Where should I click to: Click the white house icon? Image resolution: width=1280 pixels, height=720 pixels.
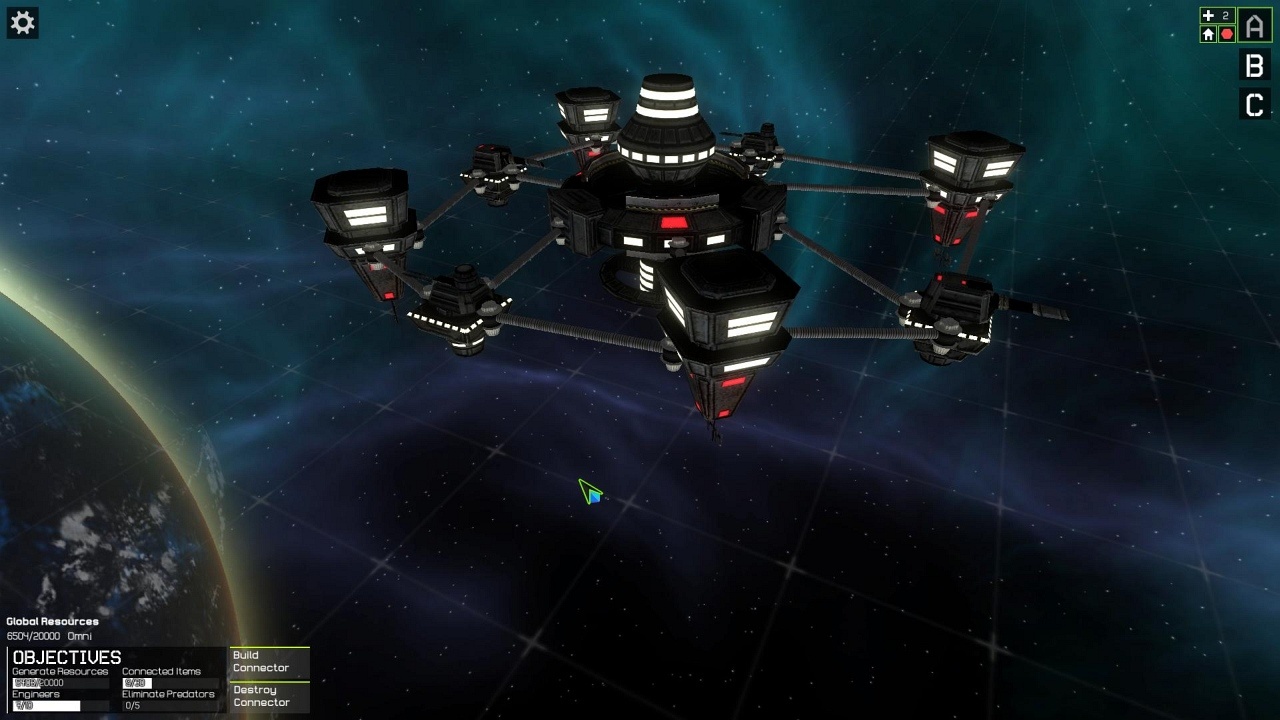click(x=1208, y=34)
